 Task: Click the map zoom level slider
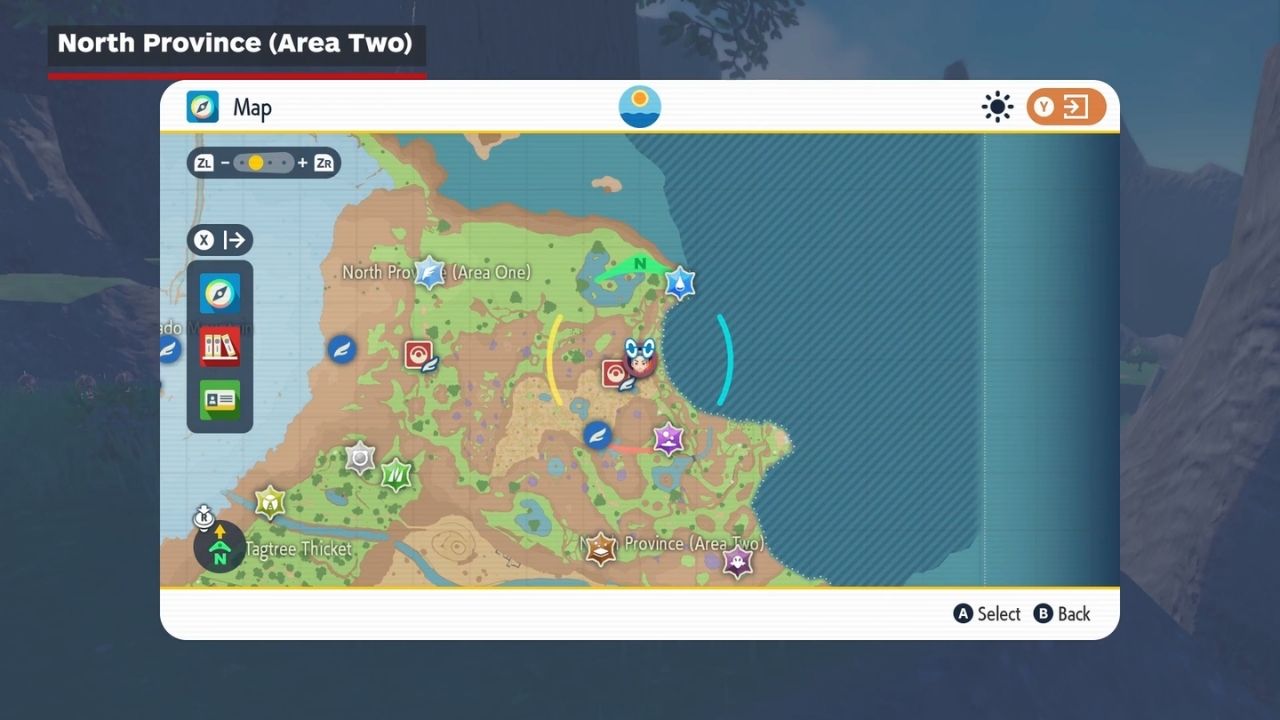264,163
